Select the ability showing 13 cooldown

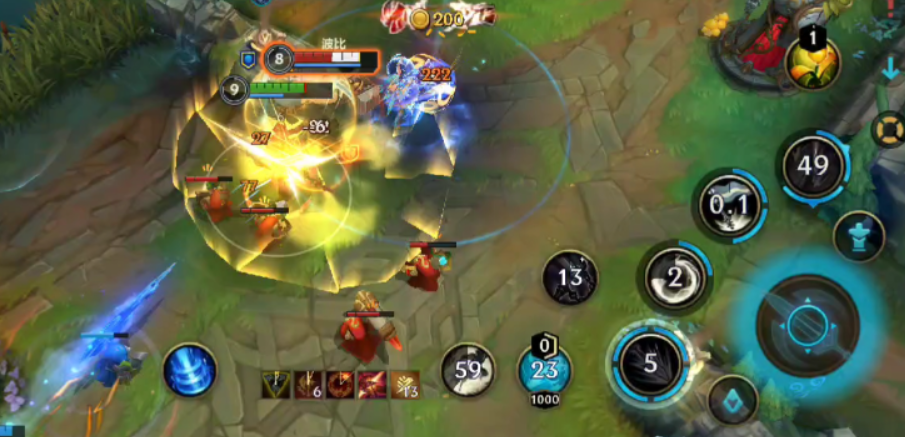[x=570, y=277]
